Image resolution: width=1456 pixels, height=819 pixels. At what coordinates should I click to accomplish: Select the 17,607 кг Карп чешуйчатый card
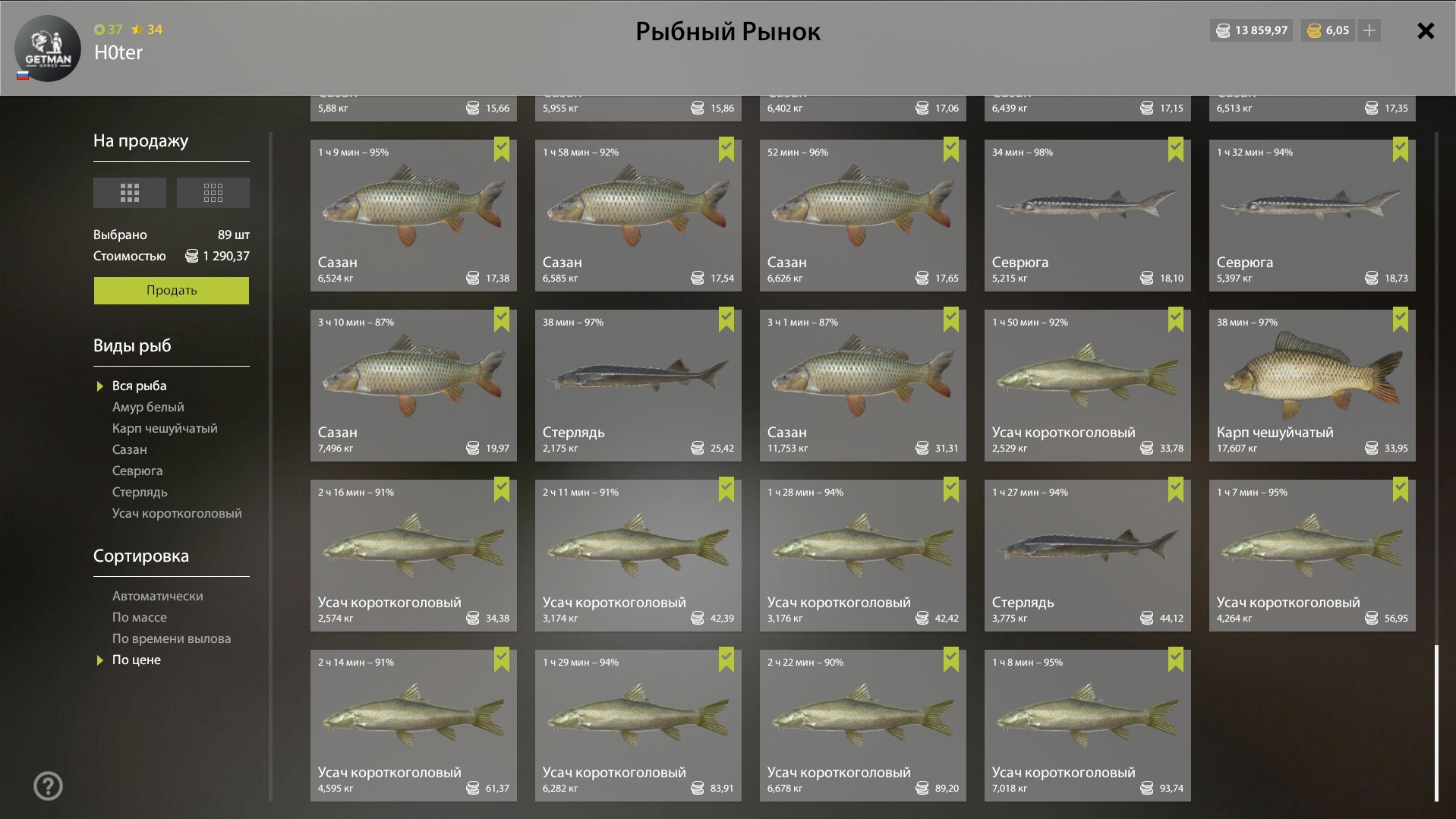coord(1312,385)
